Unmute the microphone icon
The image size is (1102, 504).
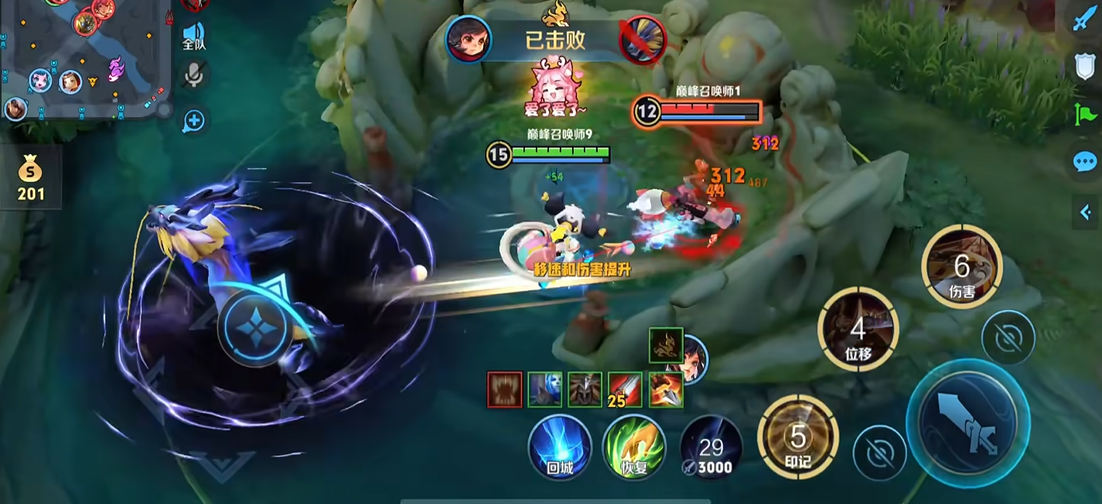tap(194, 75)
